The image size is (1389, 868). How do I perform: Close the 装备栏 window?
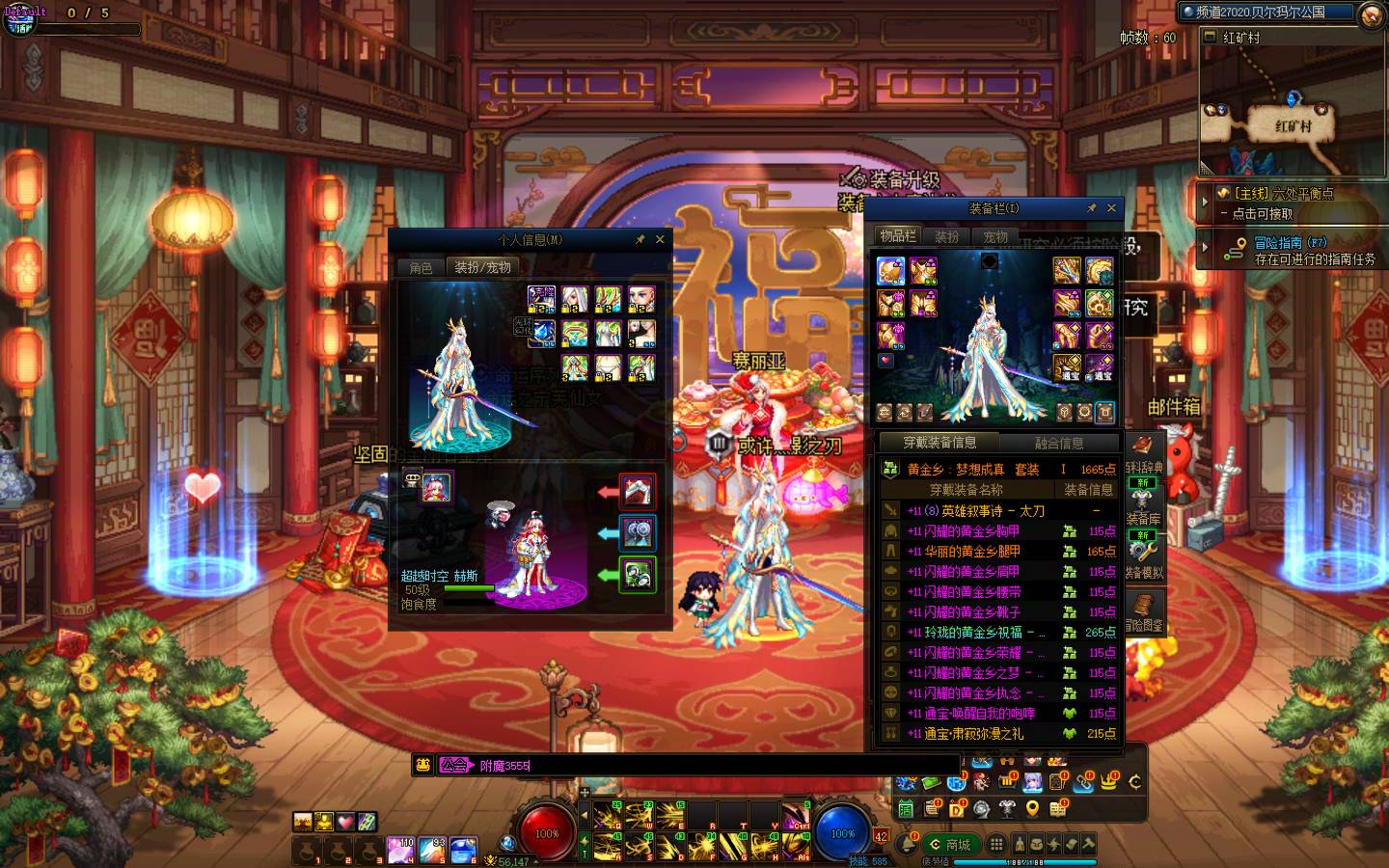click(1111, 207)
